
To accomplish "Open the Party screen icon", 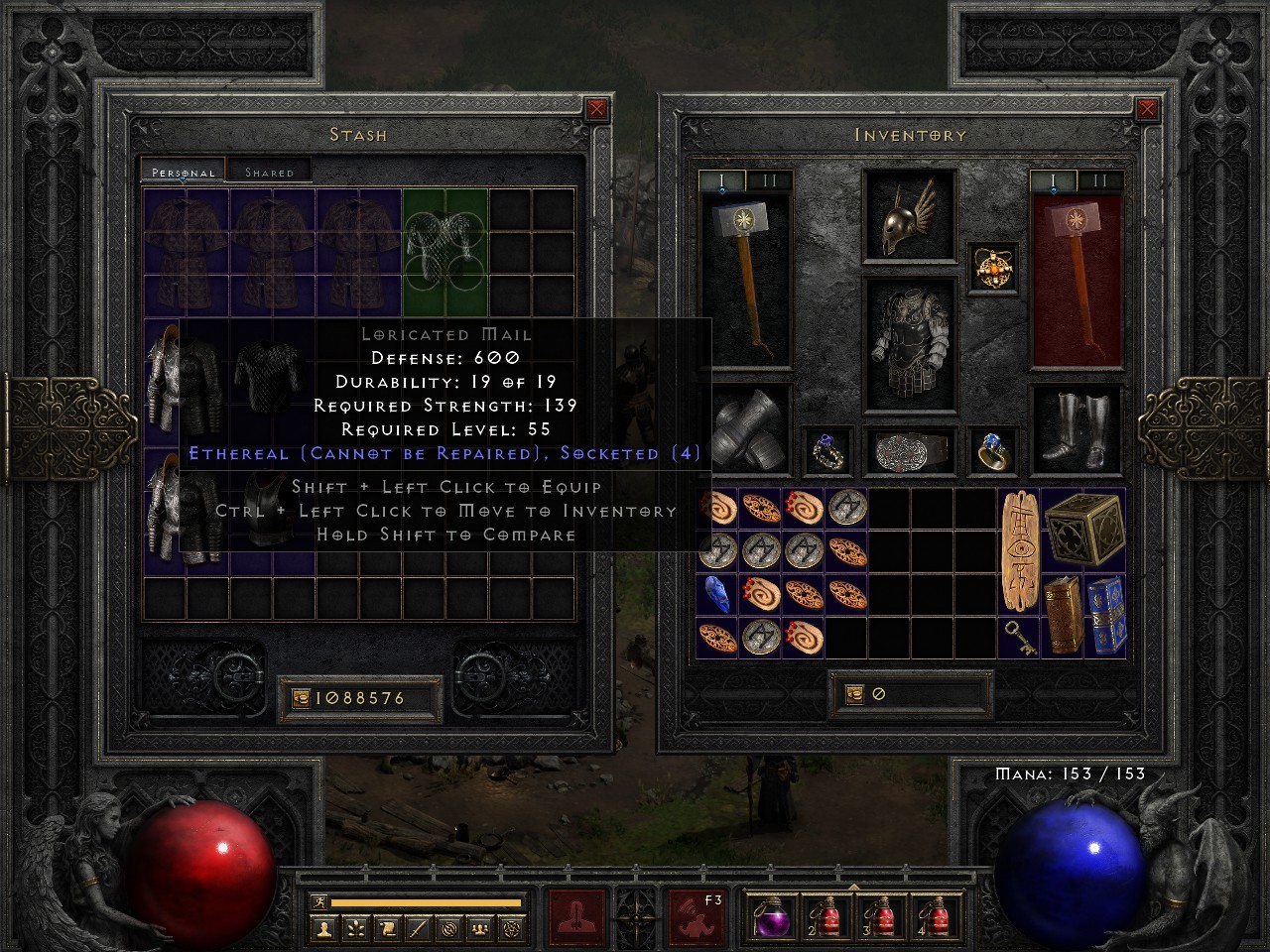I will point(479,927).
